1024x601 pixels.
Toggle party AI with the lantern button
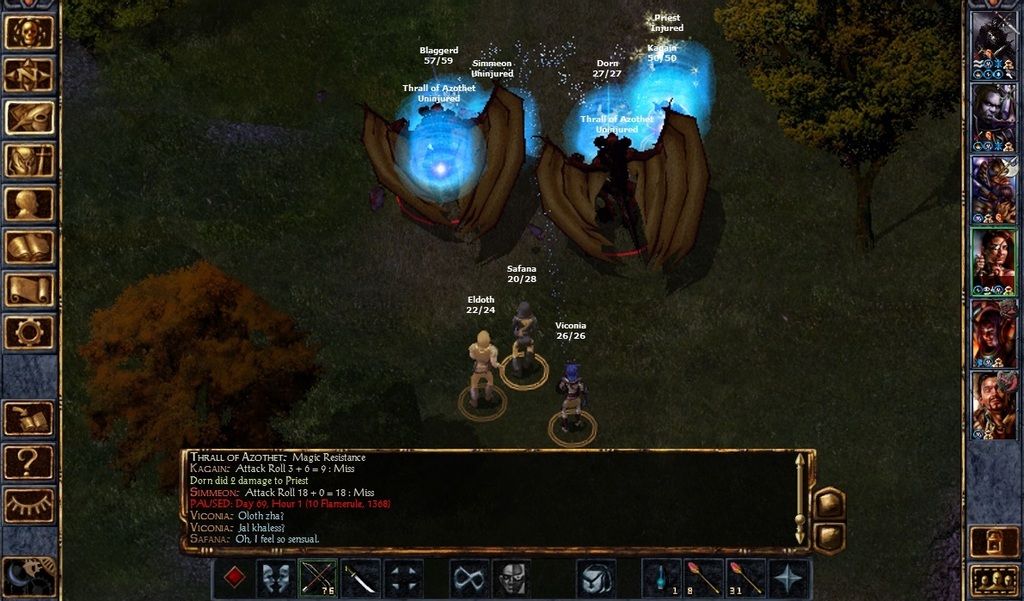pos(994,541)
